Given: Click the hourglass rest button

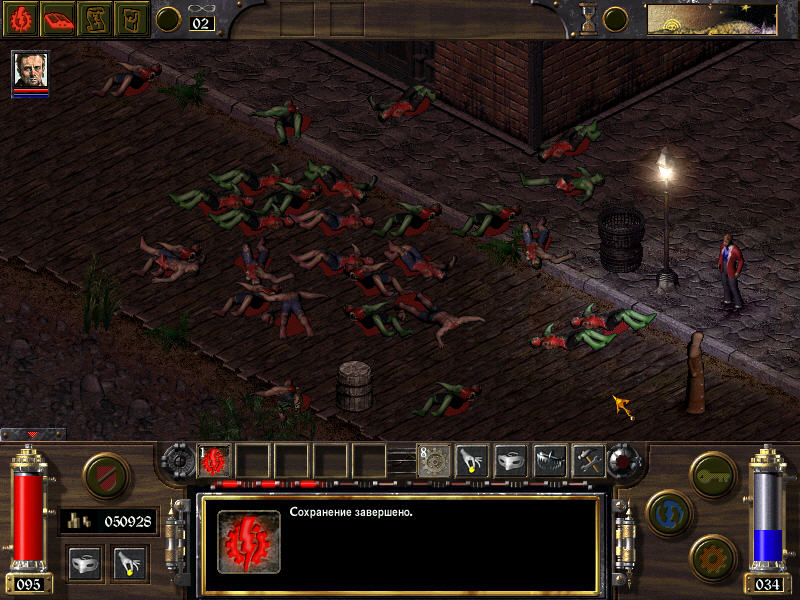Looking at the screenshot, I should pyautogui.click(x=588, y=18).
